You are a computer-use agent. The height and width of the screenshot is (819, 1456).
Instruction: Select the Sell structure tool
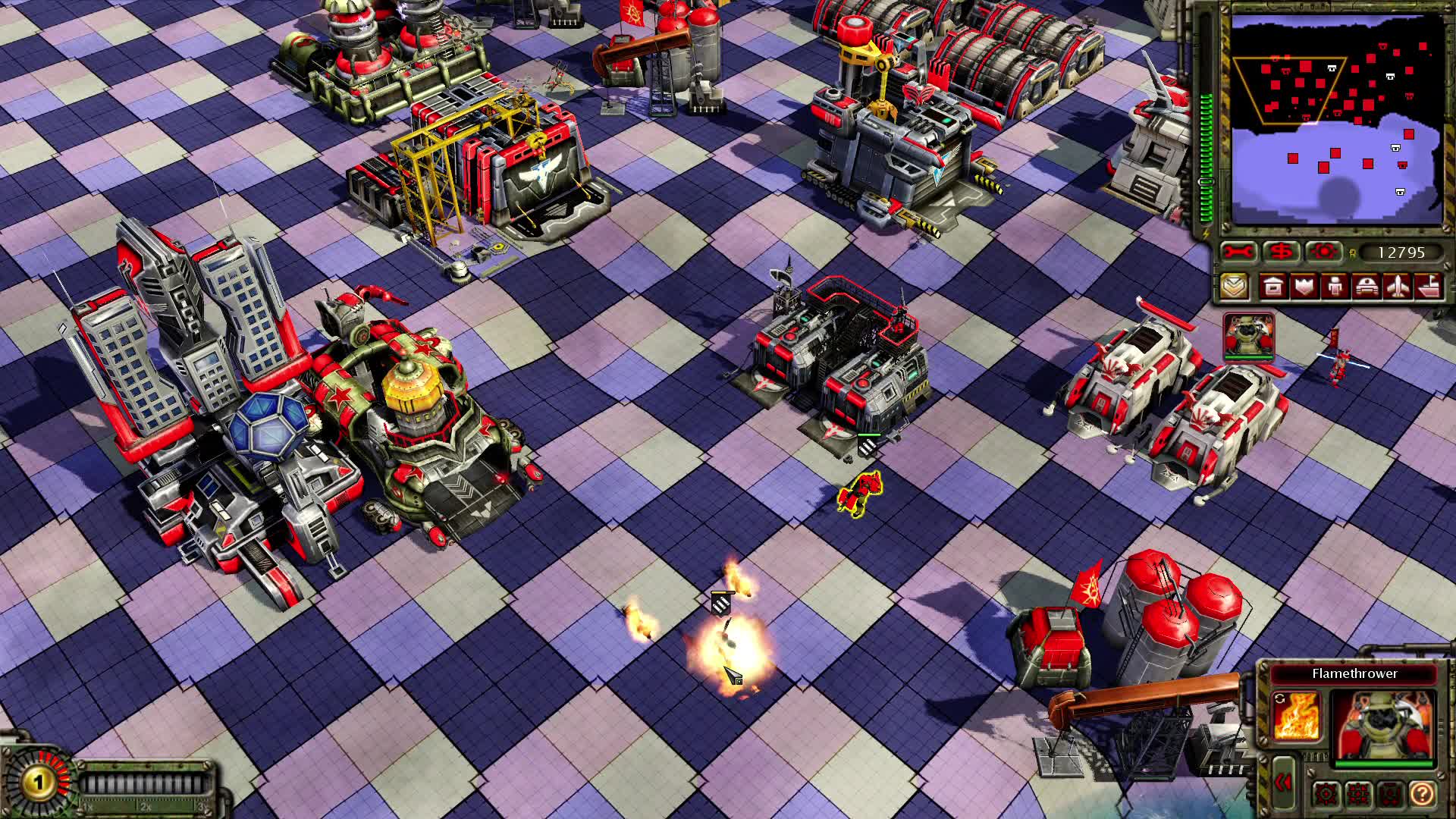coord(1280,252)
